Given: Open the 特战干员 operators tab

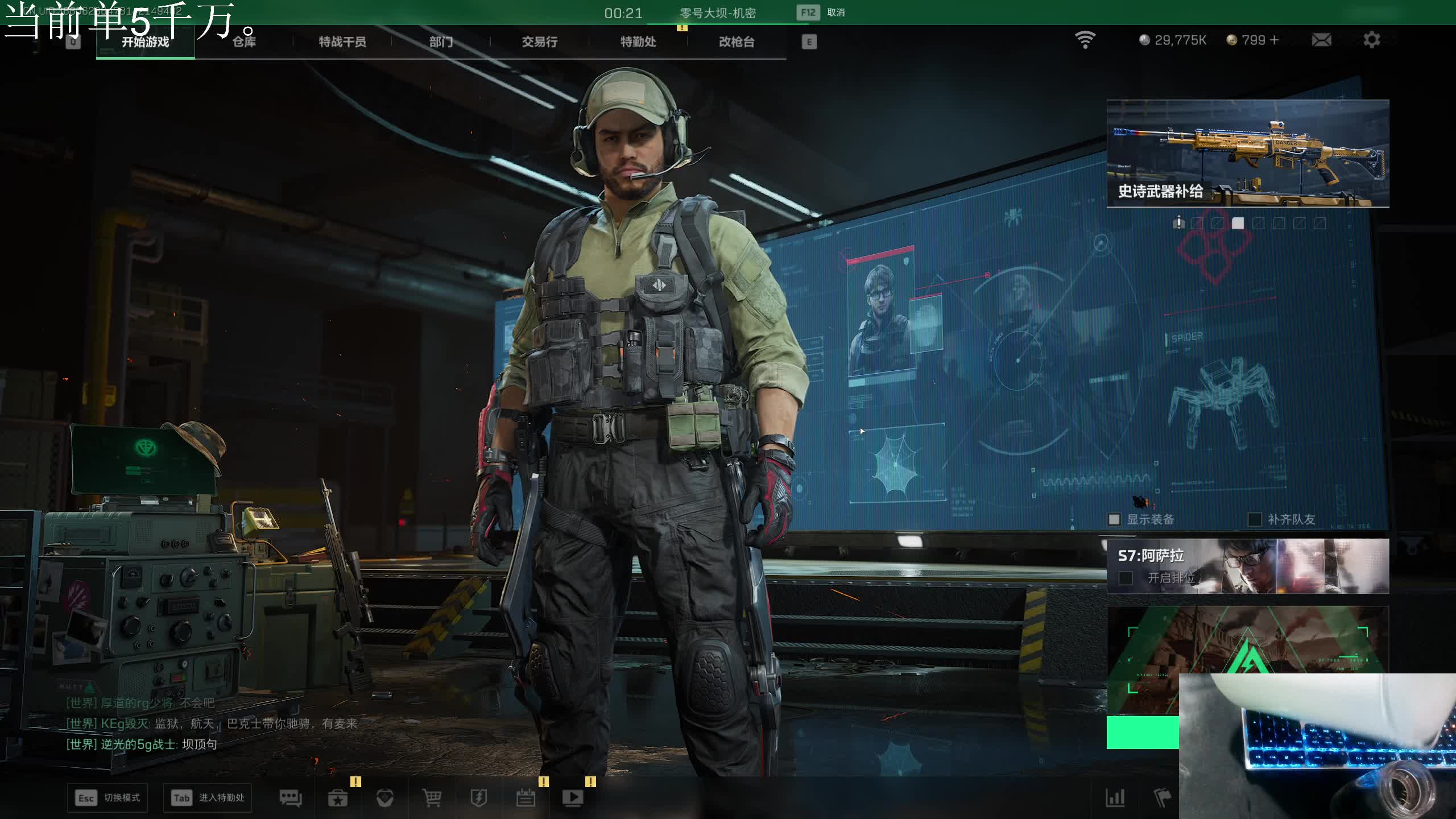Looking at the screenshot, I should [x=342, y=42].
